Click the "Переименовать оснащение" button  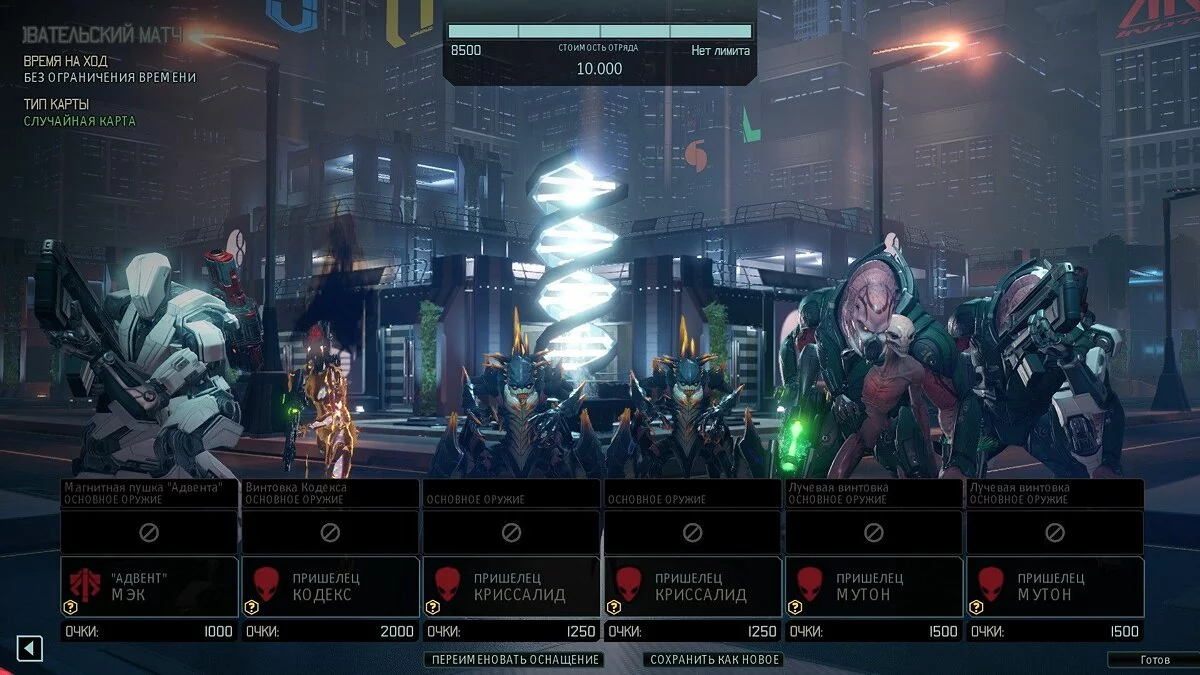[x=514, y=660]
